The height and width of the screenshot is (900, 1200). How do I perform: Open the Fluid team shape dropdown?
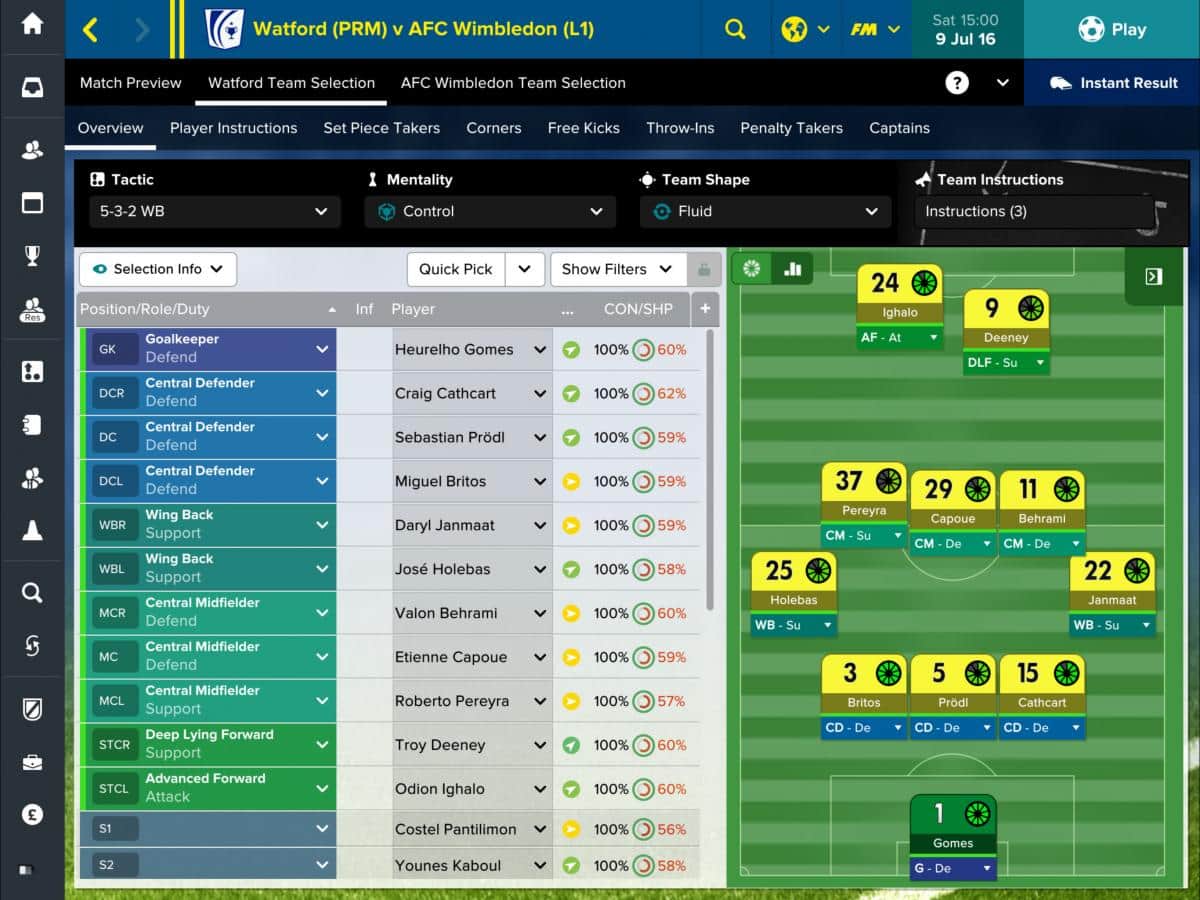[x=765, y=211]
